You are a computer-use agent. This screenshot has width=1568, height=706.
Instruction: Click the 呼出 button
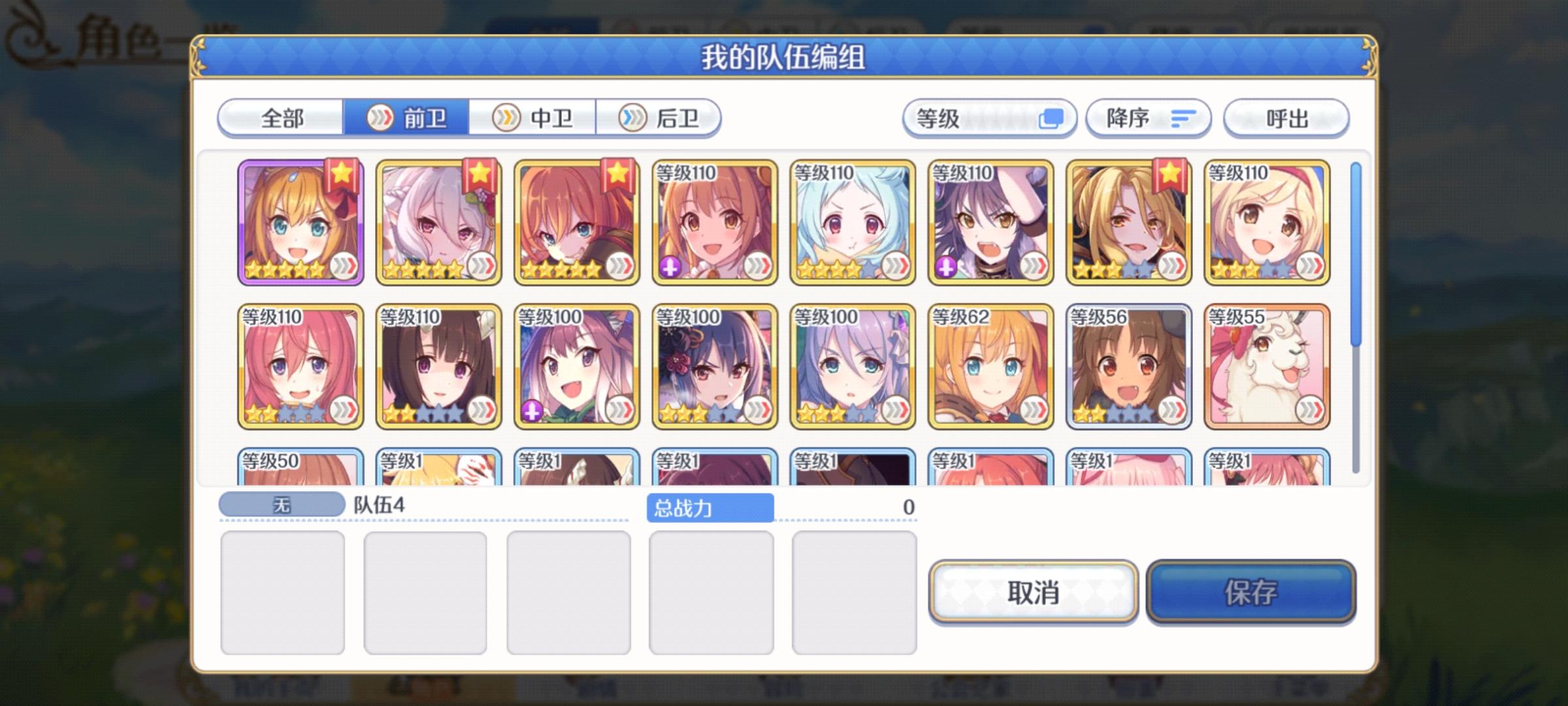coord(1285,118)
